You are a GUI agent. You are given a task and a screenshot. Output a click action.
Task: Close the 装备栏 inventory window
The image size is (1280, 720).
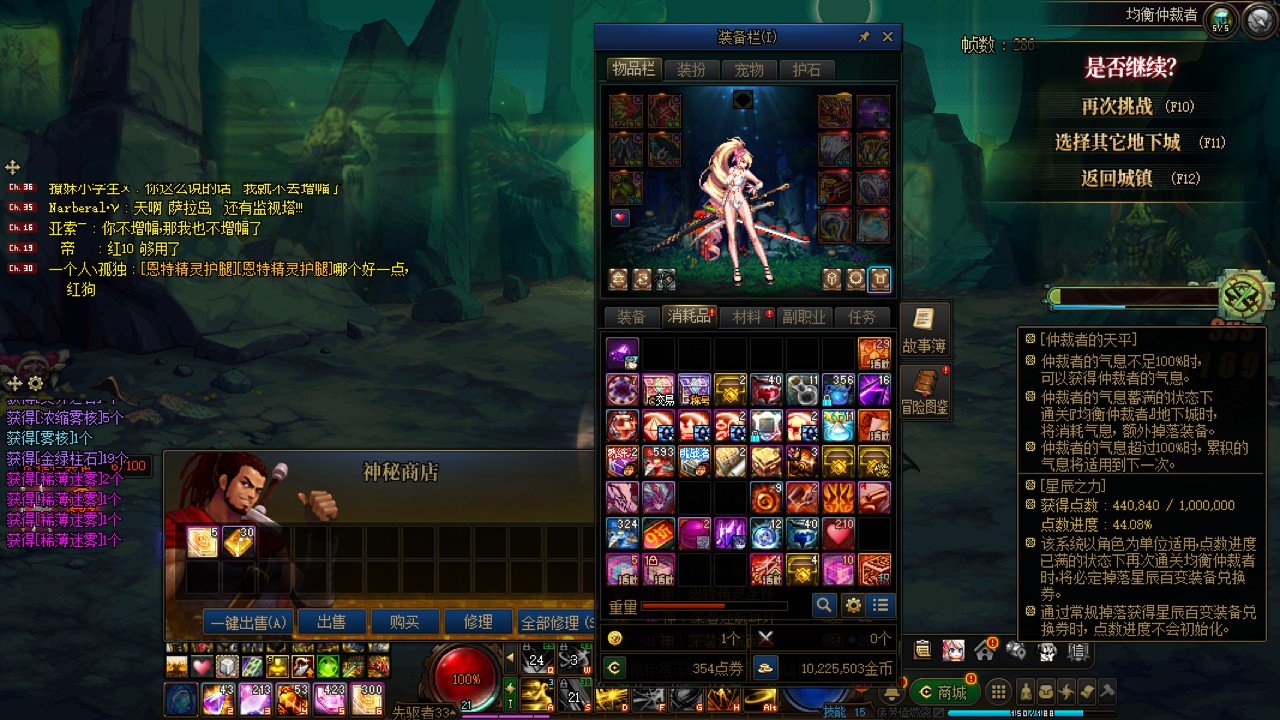pos(887,37)
